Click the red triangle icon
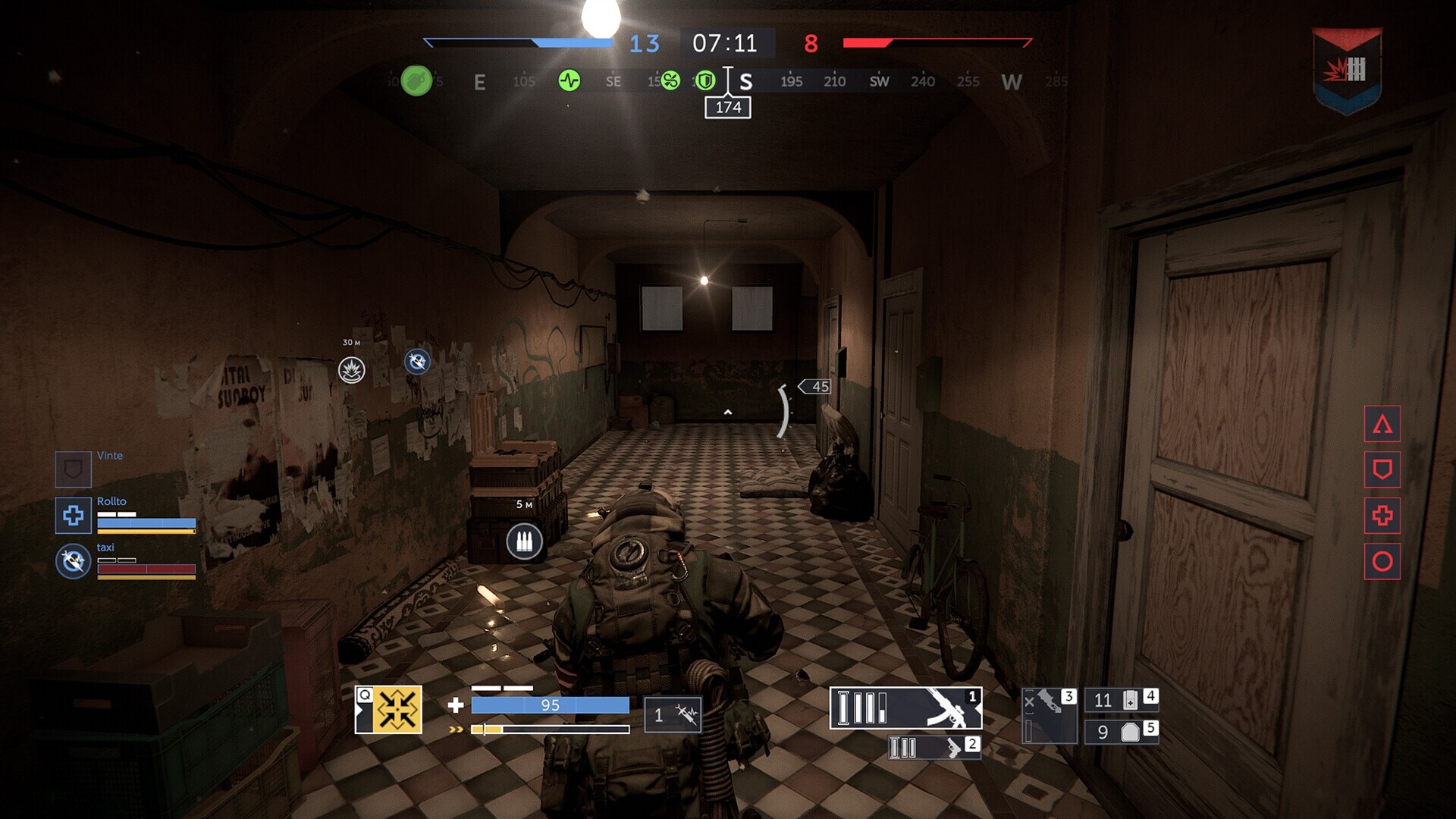This screenshot has width=1456, height=819. pyautogui.click(x=1382, y=424)
